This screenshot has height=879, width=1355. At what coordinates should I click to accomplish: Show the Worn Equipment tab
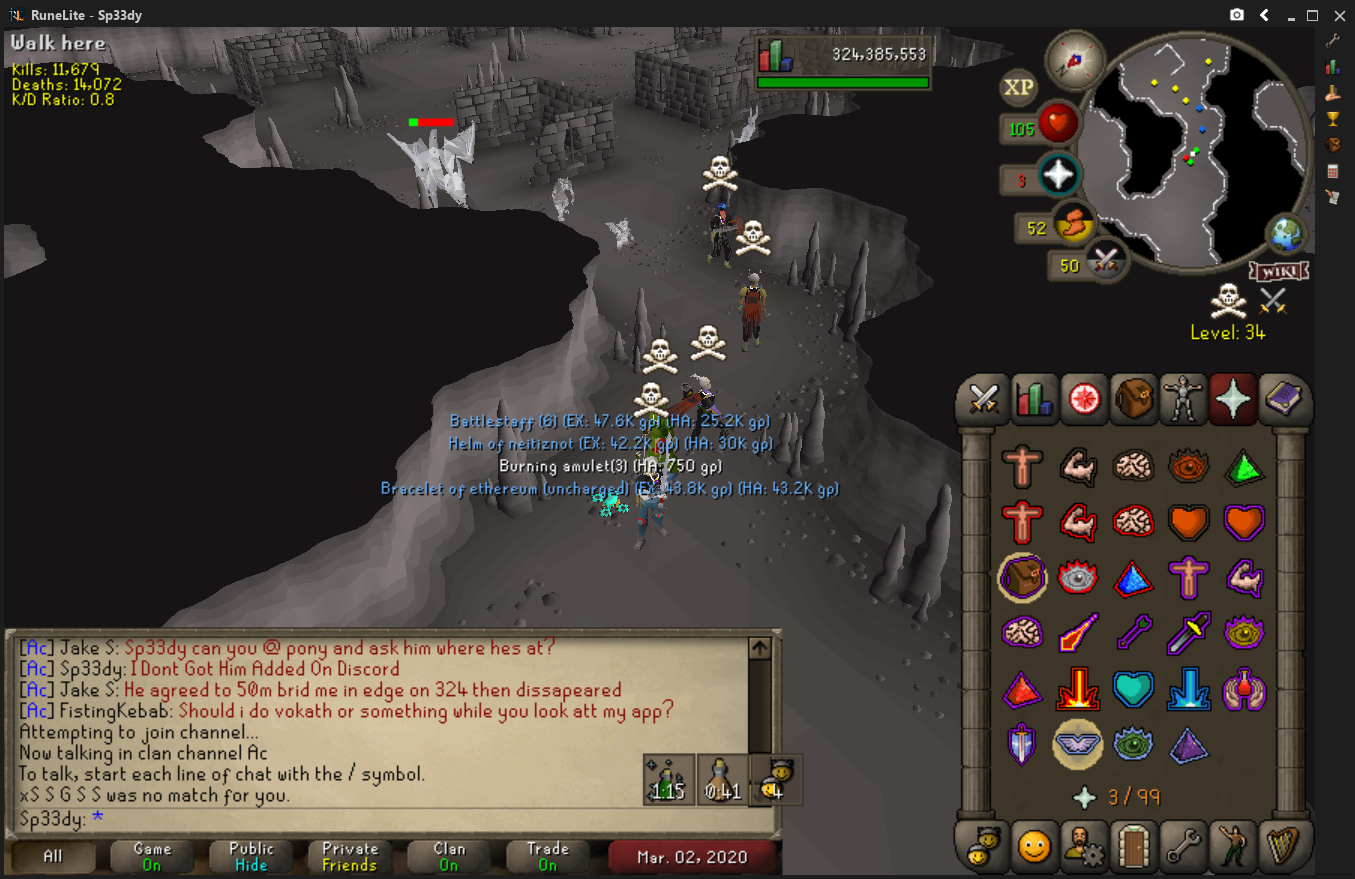click(x=1183, y=400)
